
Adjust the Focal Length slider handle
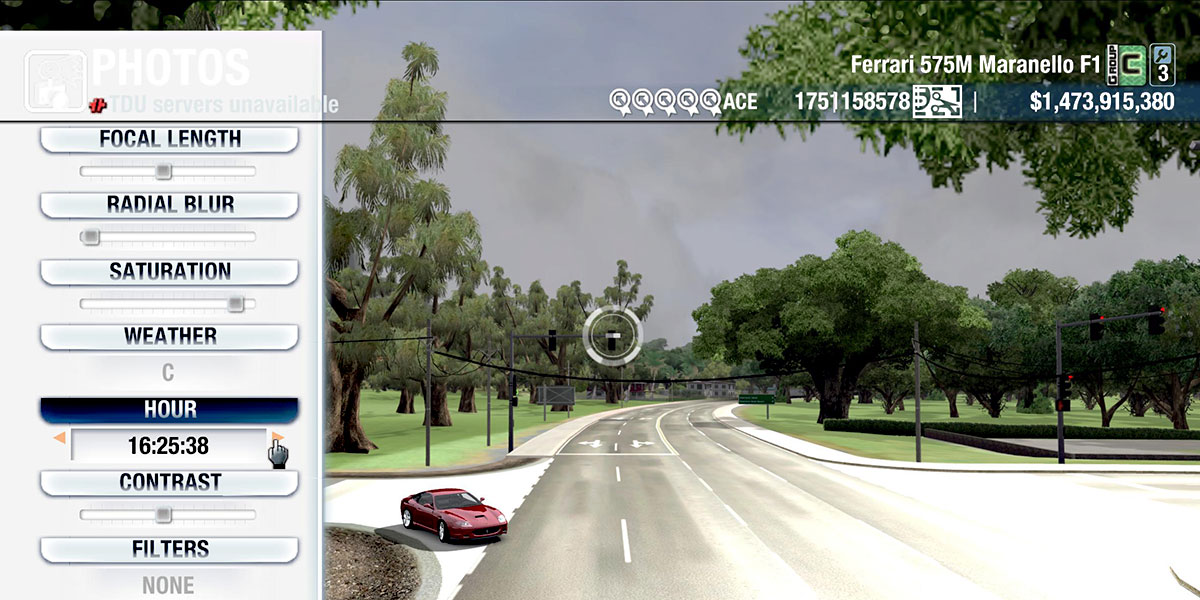tap(163, 172)
